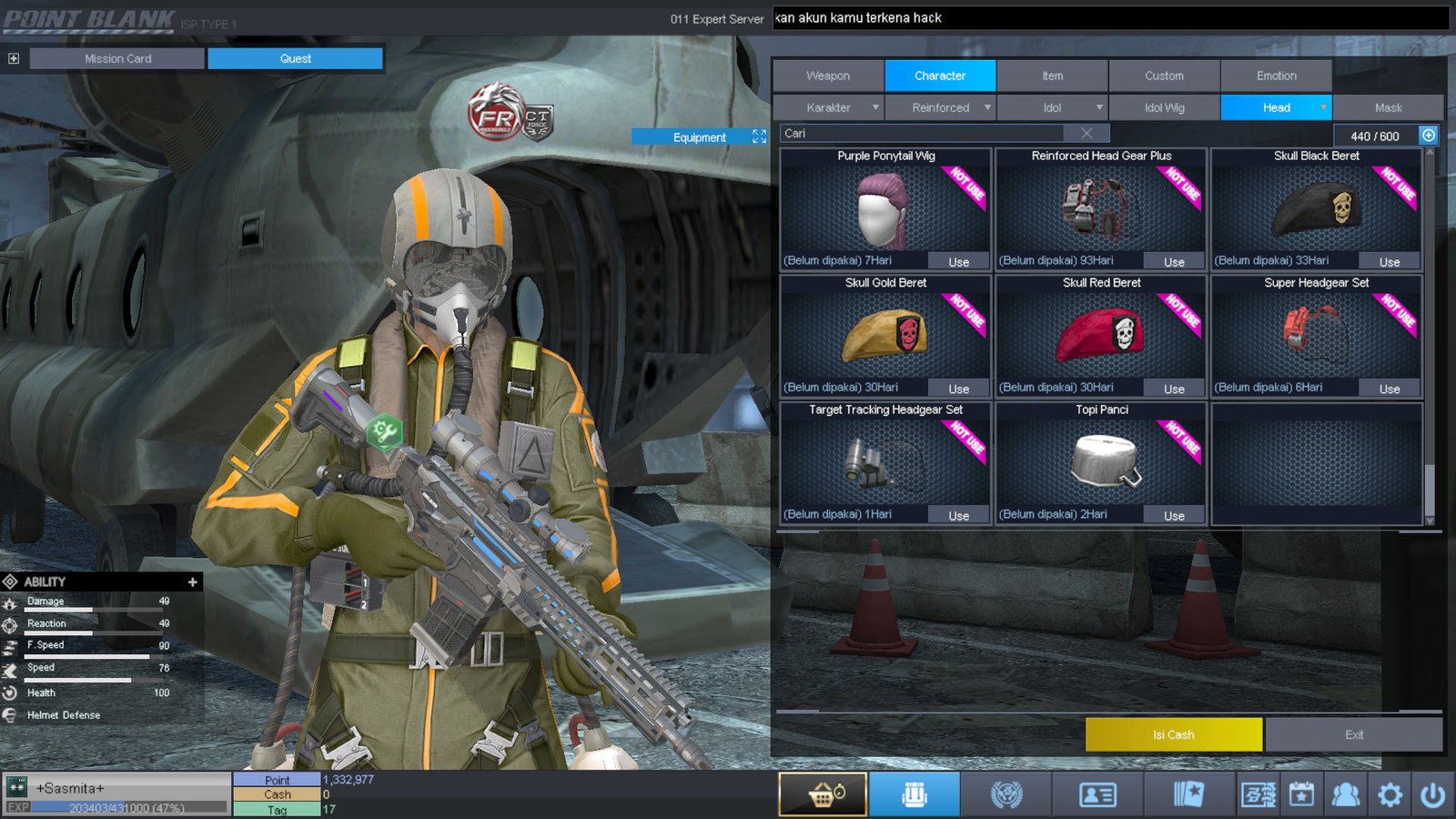Choose the Mask category
Image resolution: width=1456 pixels, height=819 pixels.
[1388, 107]
